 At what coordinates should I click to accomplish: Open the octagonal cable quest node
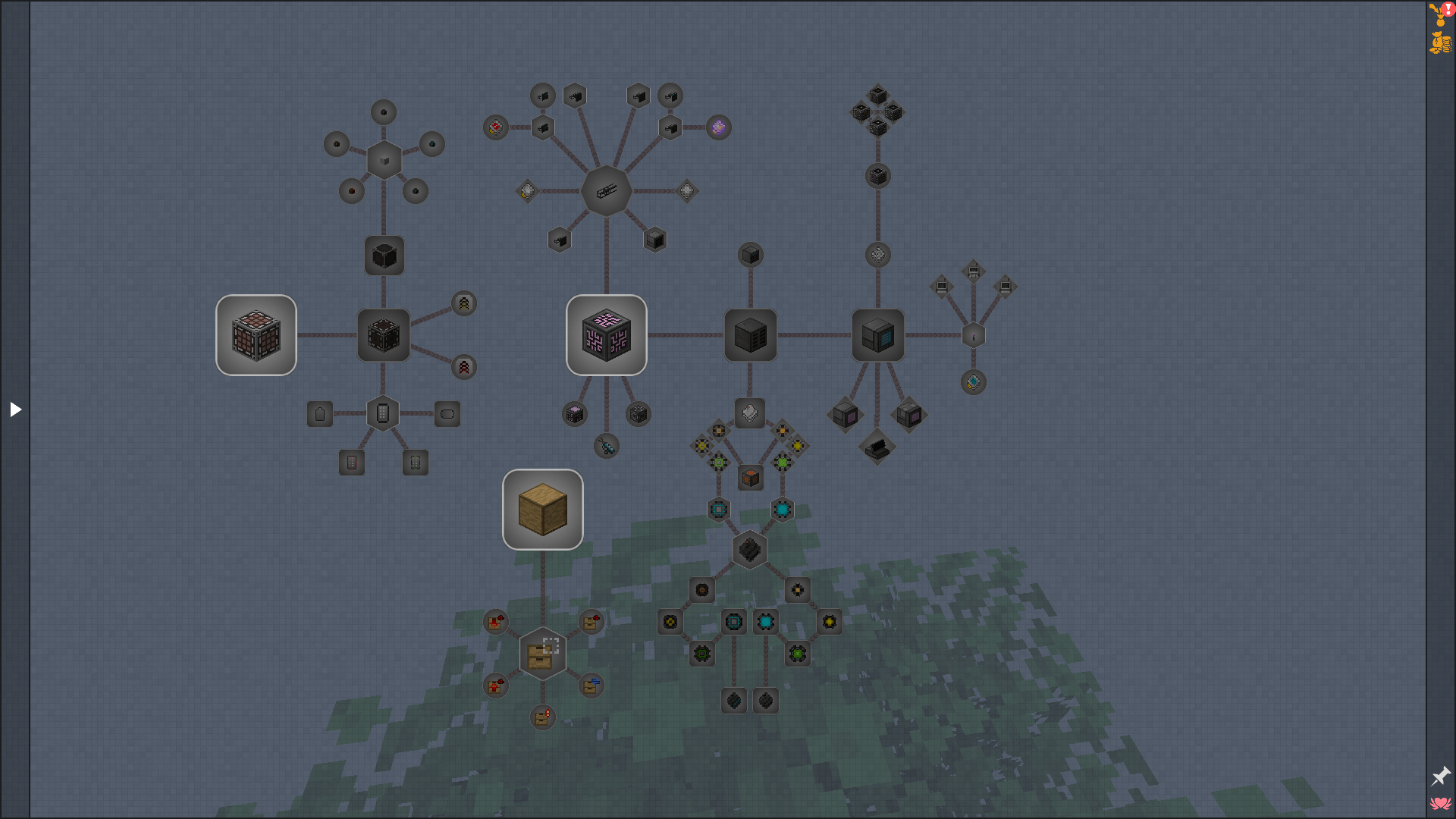tap(607, 191)
